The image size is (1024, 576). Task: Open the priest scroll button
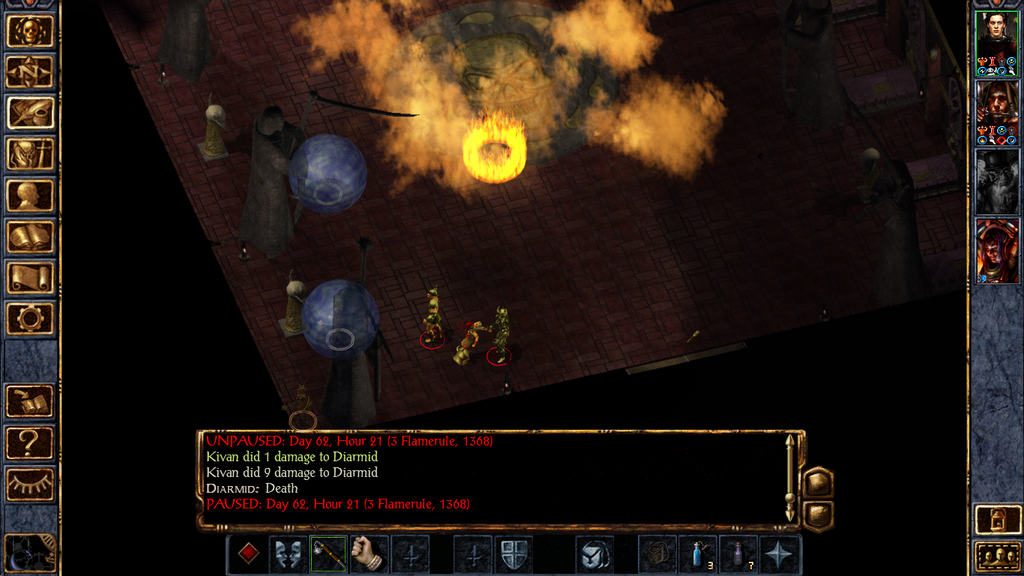(x=30, y=278)
